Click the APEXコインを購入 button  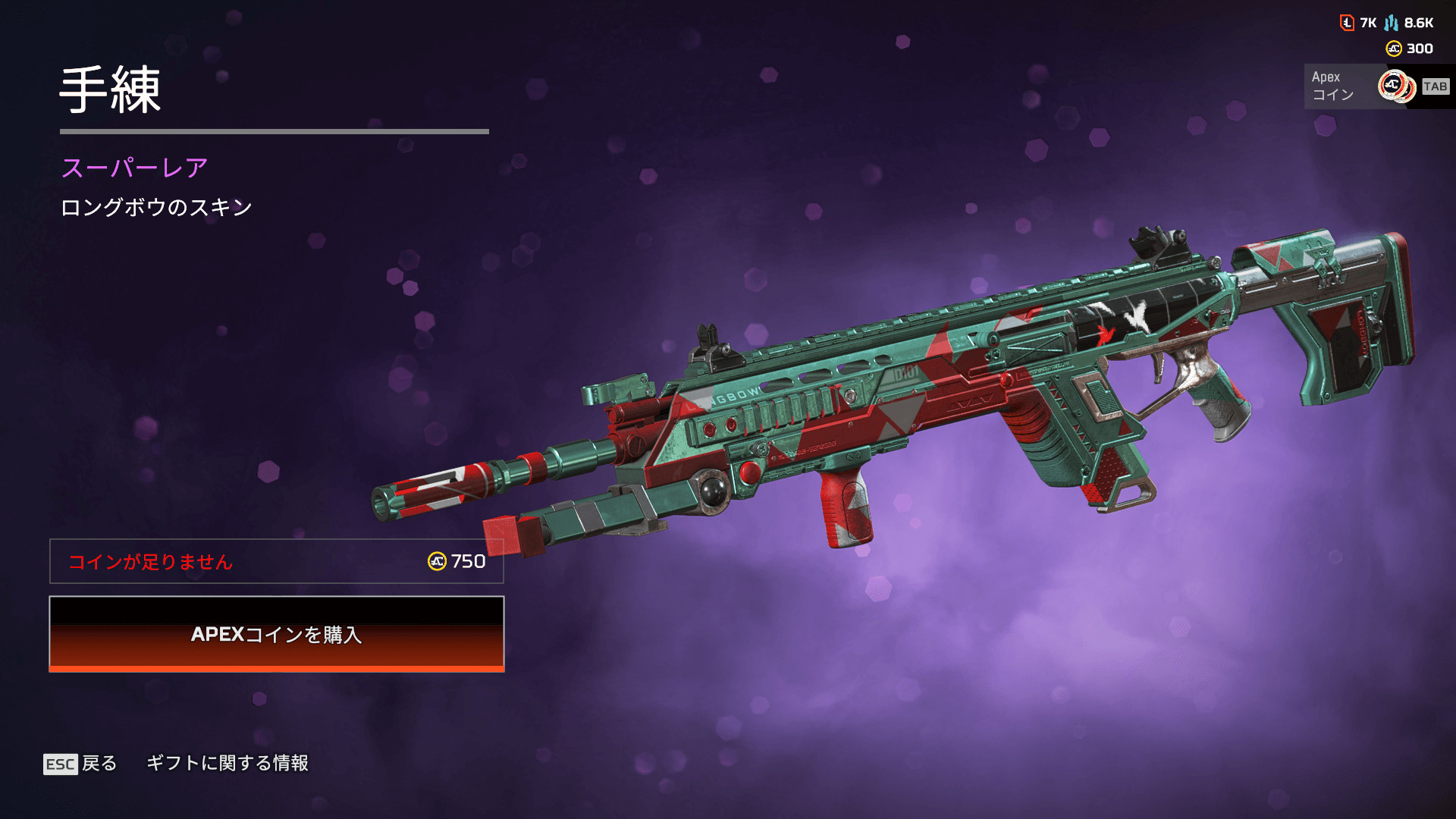pos(277,634)
